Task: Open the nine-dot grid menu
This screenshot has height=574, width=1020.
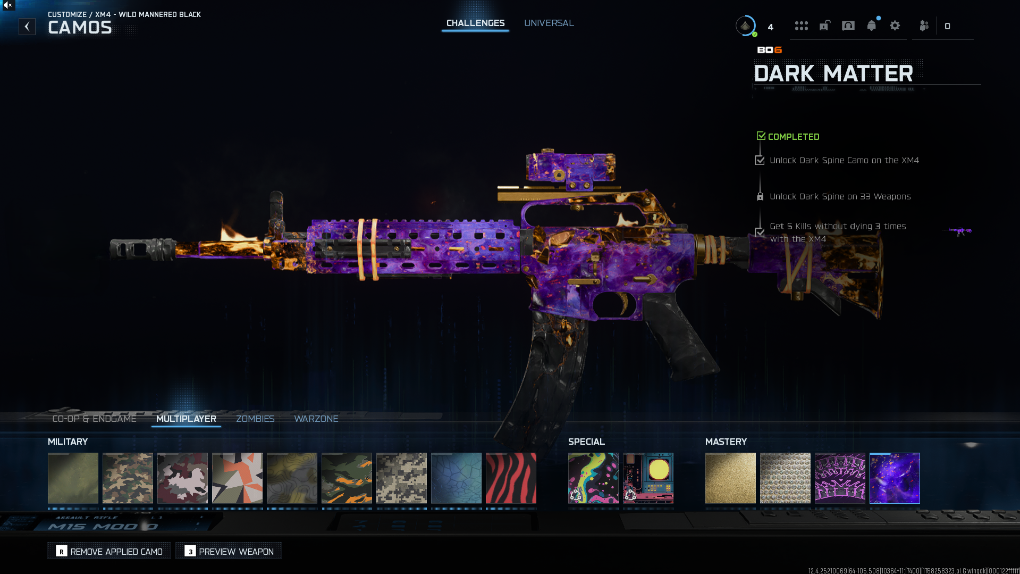Action: coord(801,26)
